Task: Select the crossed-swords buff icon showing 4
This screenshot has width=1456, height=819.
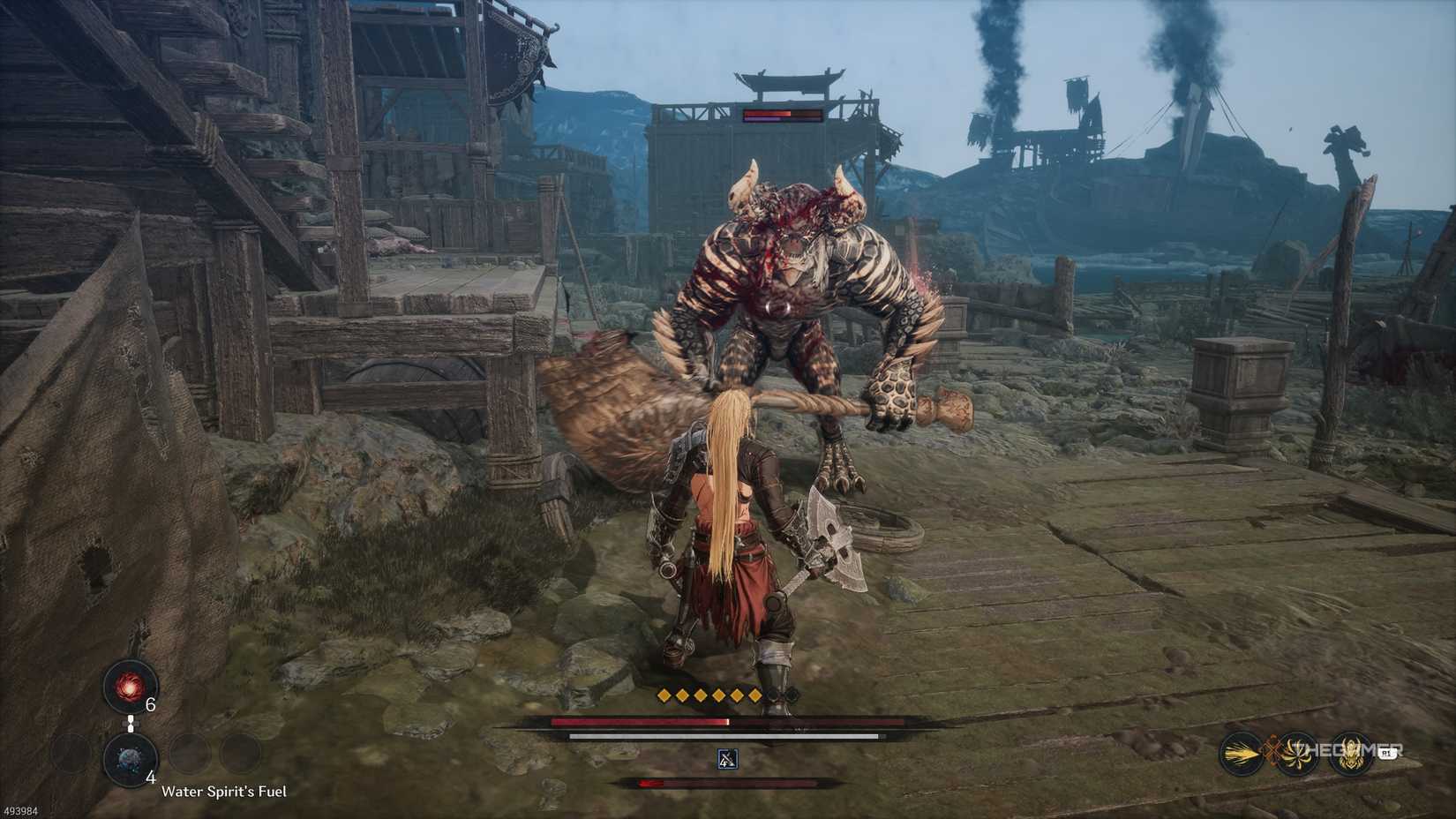Action: coord(727,759)
